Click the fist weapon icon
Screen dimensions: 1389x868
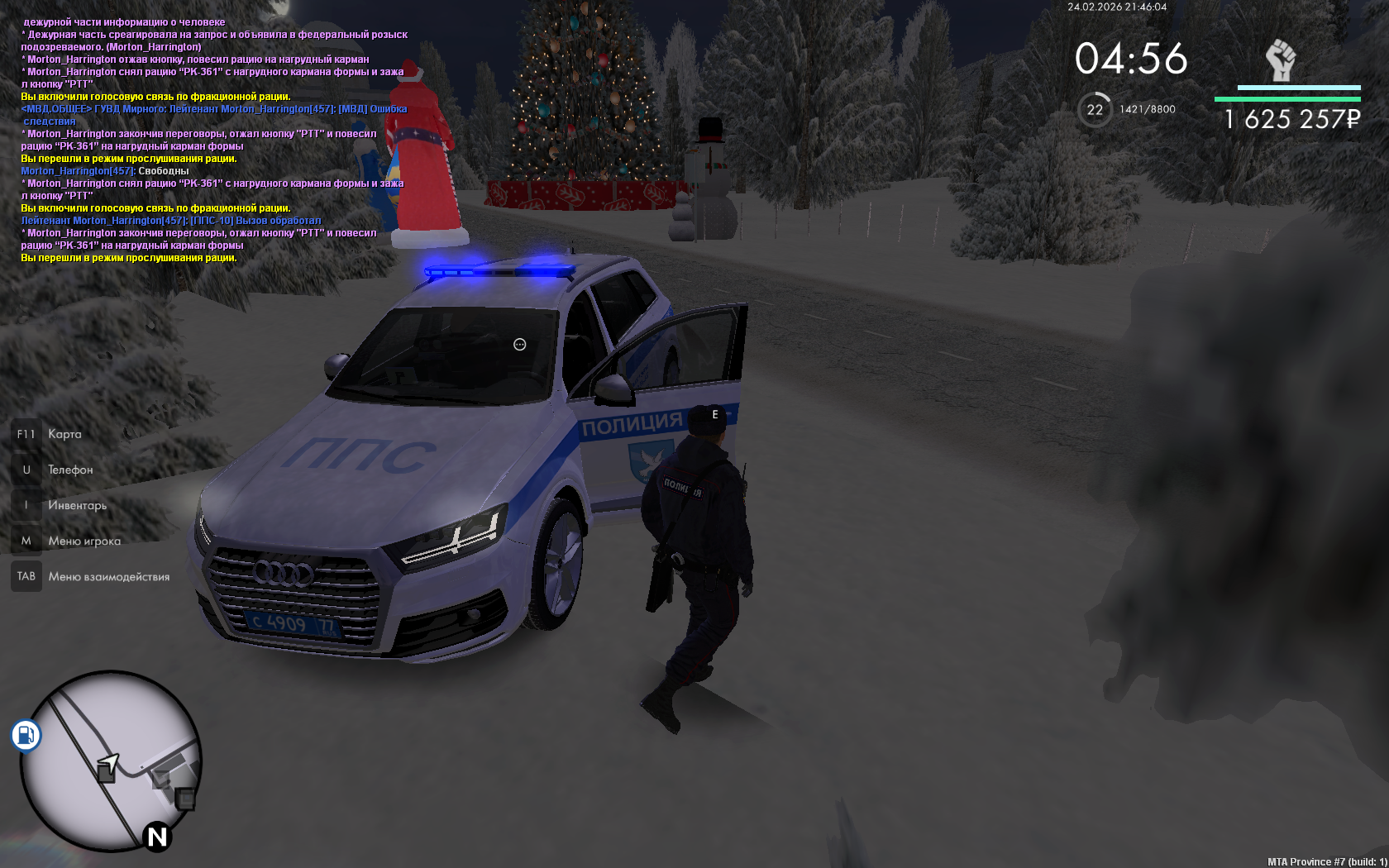point(1281,60)
